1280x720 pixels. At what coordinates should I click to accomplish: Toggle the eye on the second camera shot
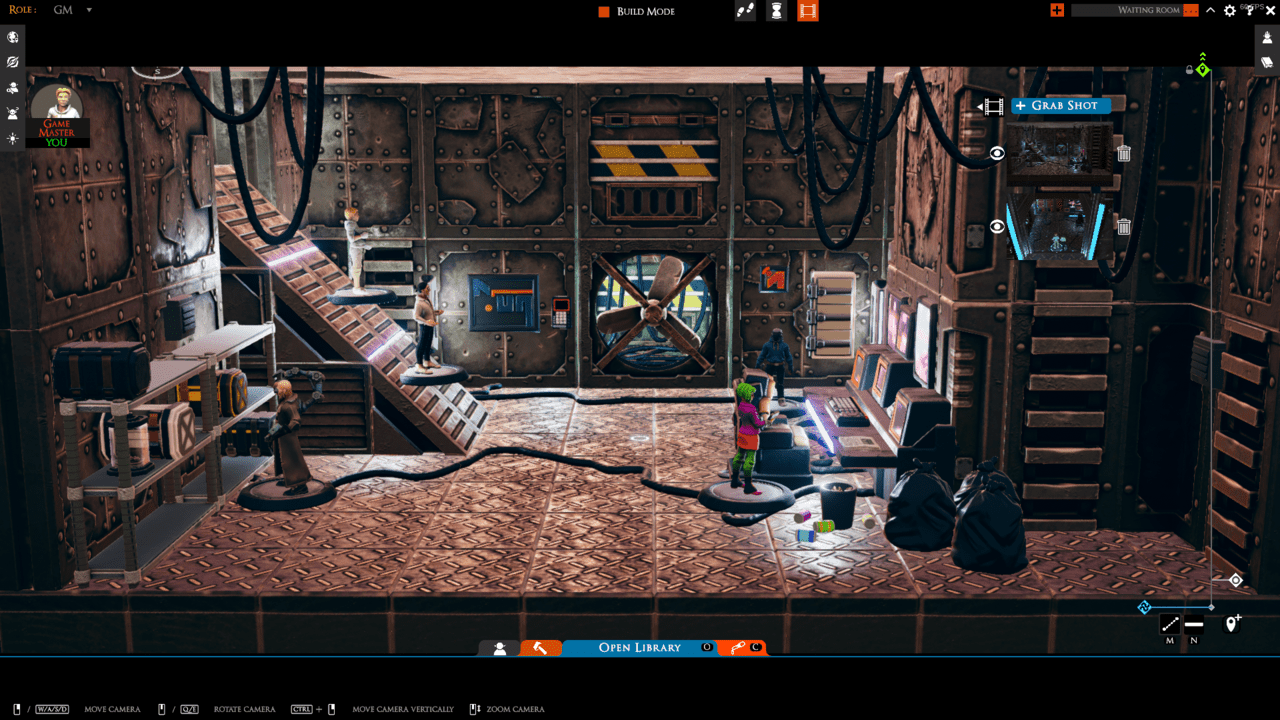pos(996,226)
